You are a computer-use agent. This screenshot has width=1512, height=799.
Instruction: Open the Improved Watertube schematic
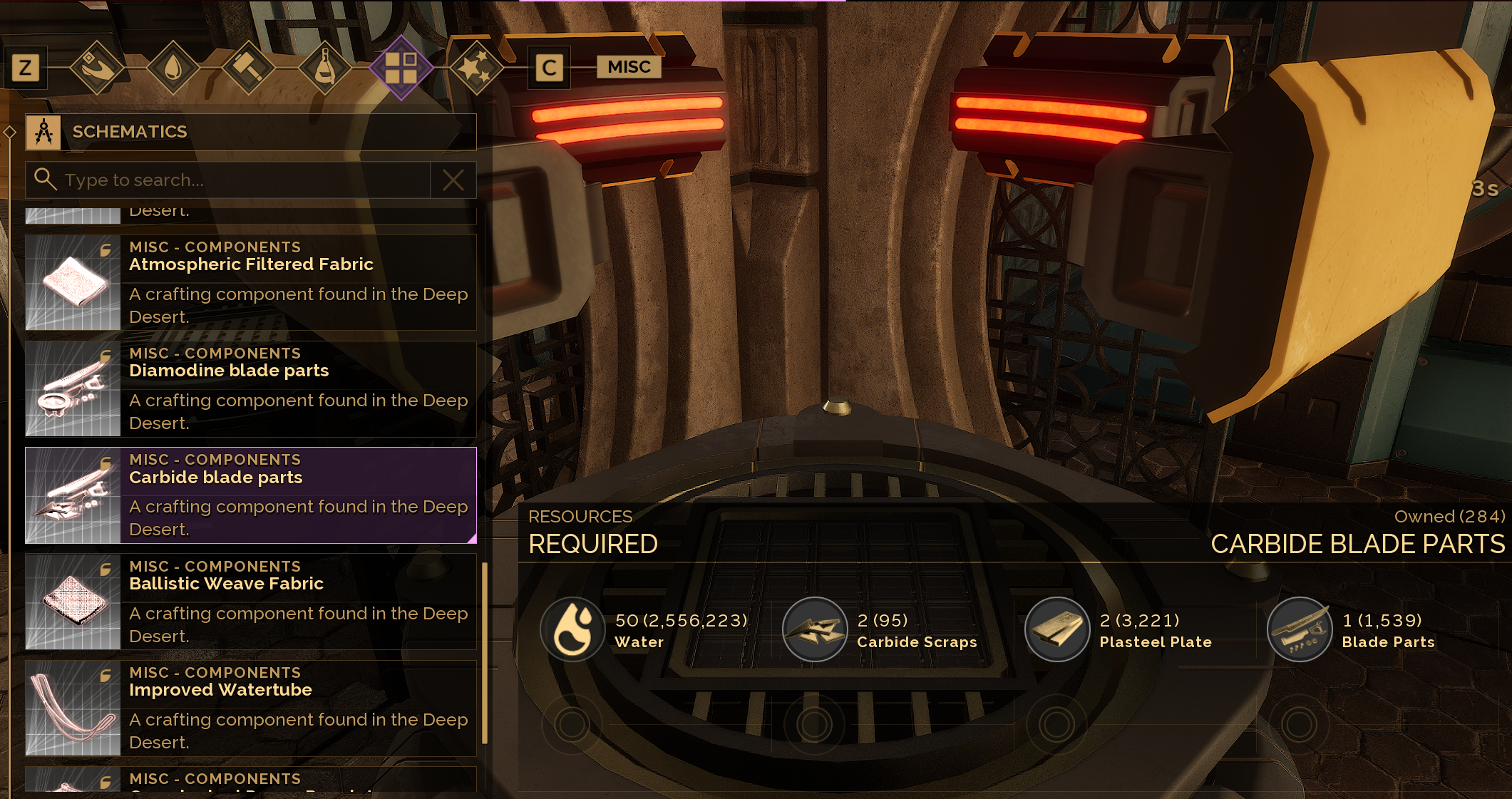tap(250, 708)
